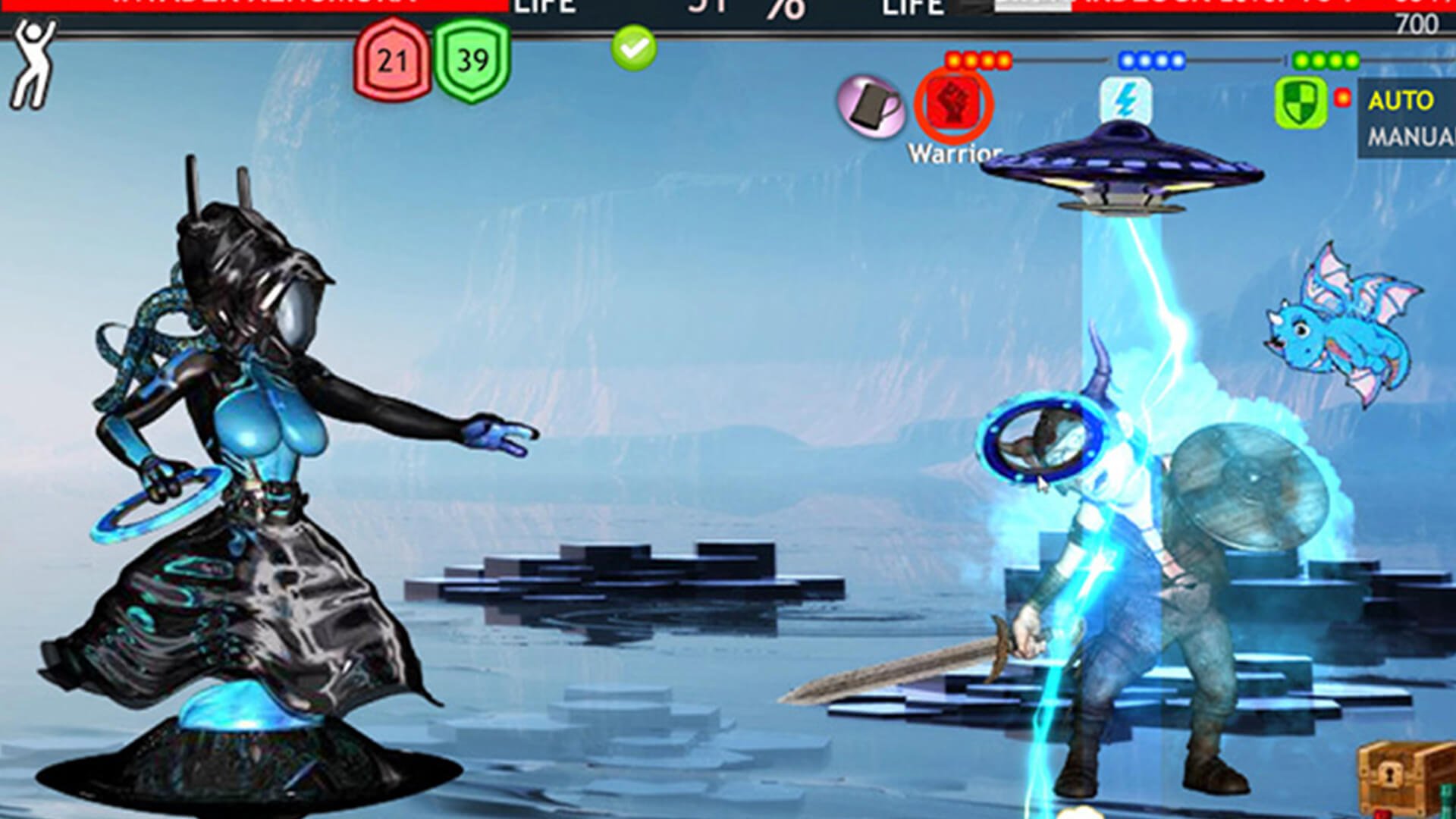The image size is (1456, 819).
Task: Select the red fist Warrior ability
Action: (953, 105)
